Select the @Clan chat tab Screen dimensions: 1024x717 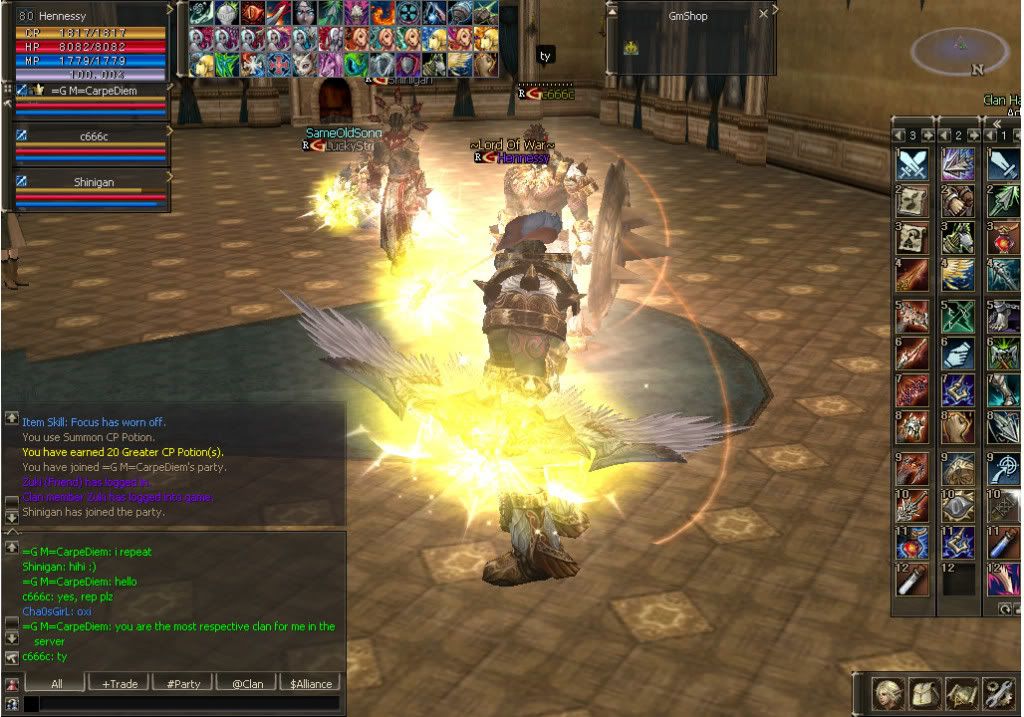[x=247, y=683]
